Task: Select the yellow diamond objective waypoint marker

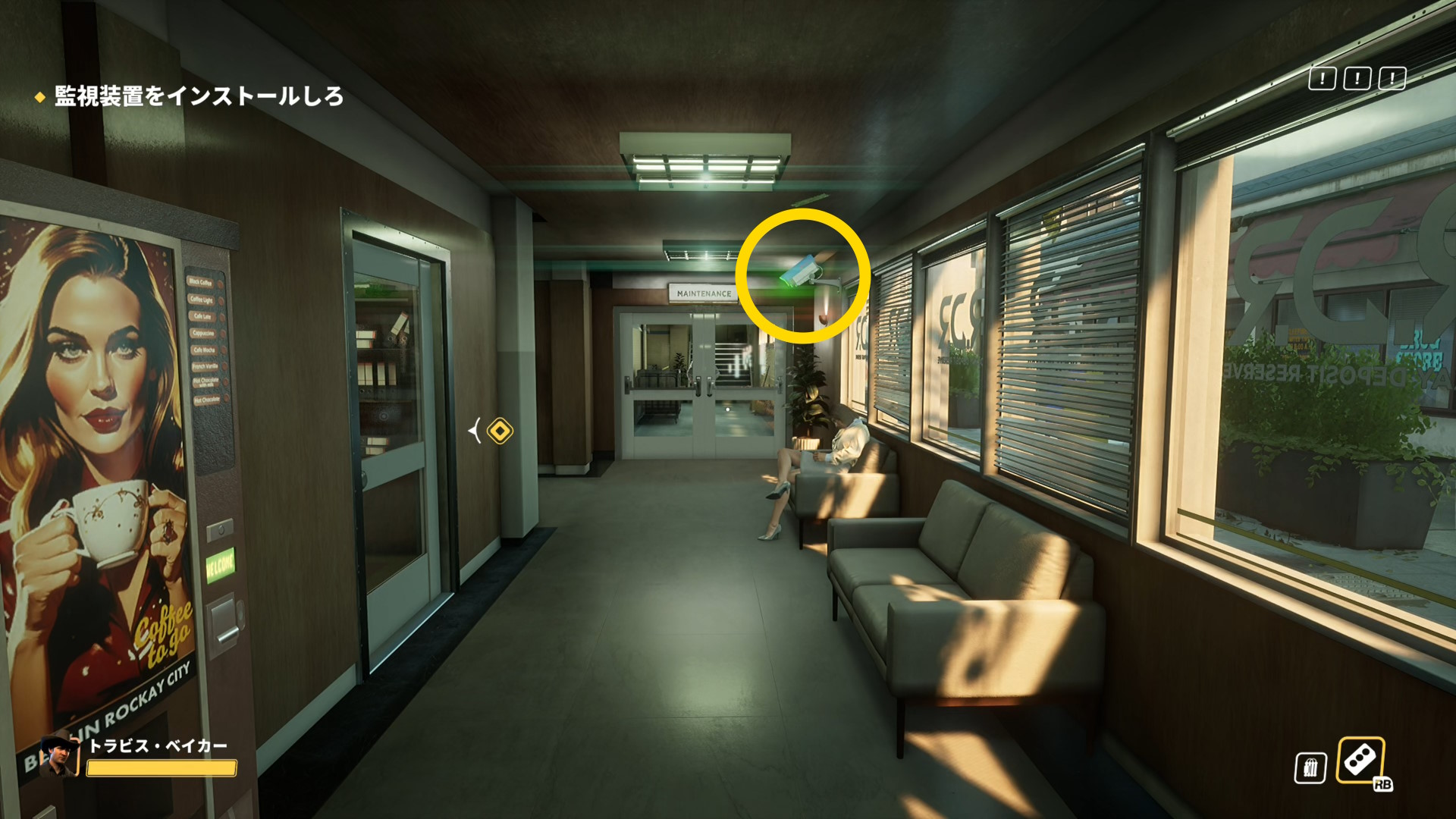Action: point(500,431)
